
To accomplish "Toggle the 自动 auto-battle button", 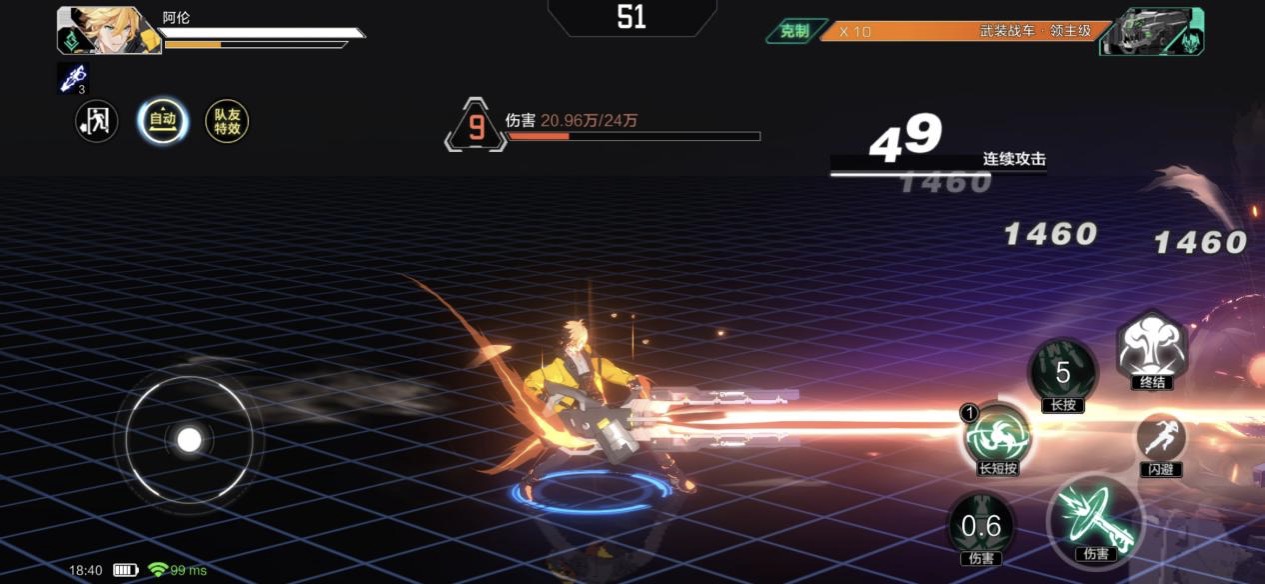I will coord(162,121).
